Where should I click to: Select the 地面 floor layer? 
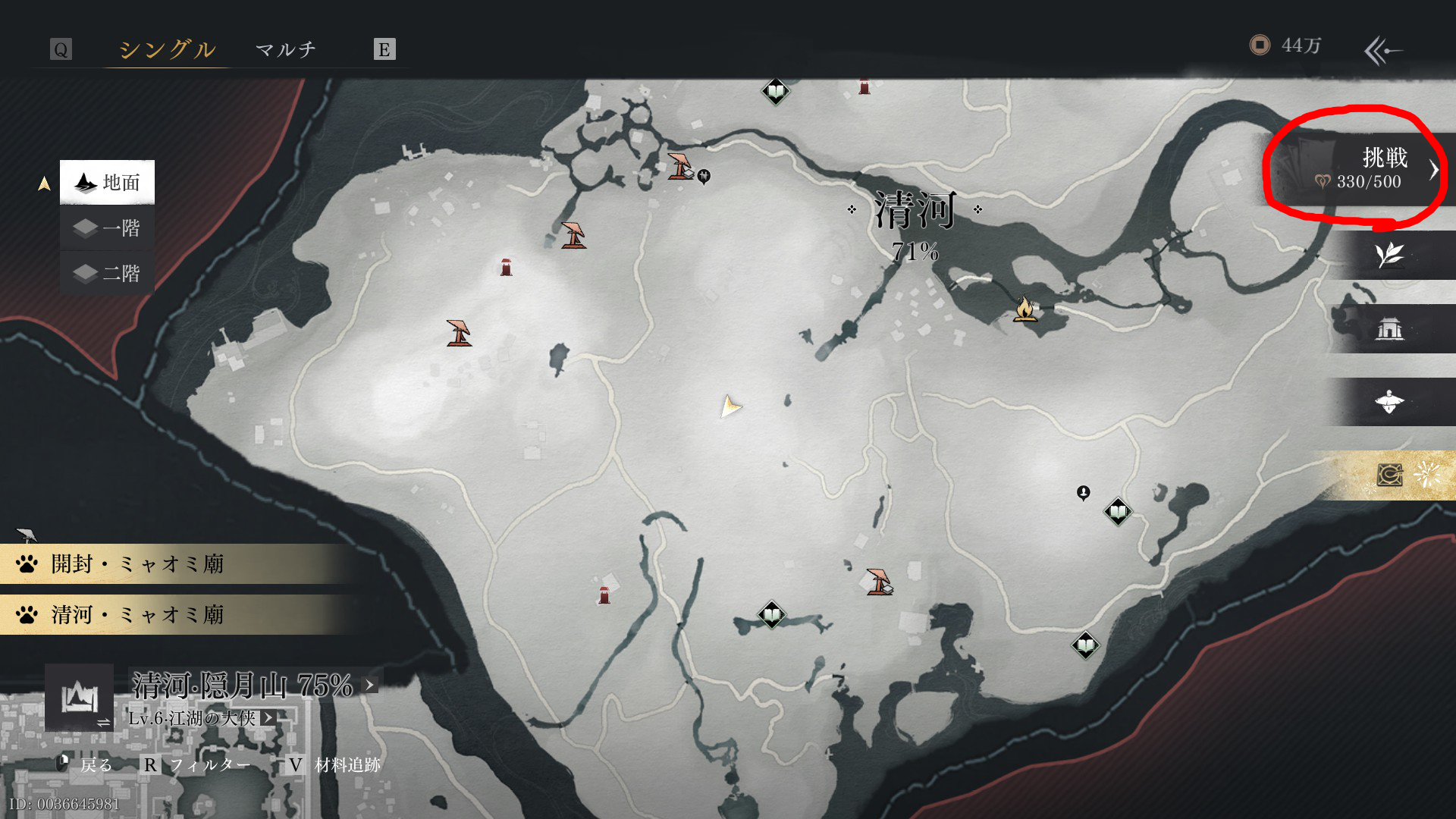(x=108, y=182)
